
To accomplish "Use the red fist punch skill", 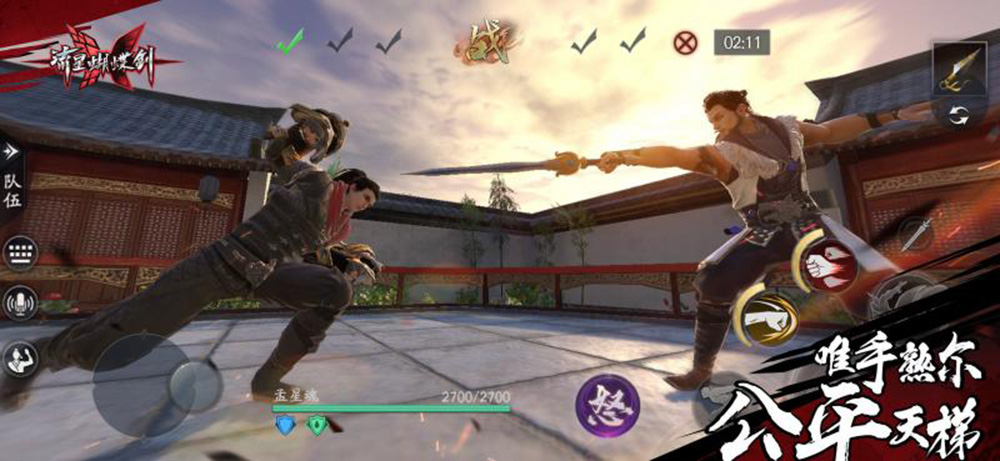I will click(x=827, y=263).
